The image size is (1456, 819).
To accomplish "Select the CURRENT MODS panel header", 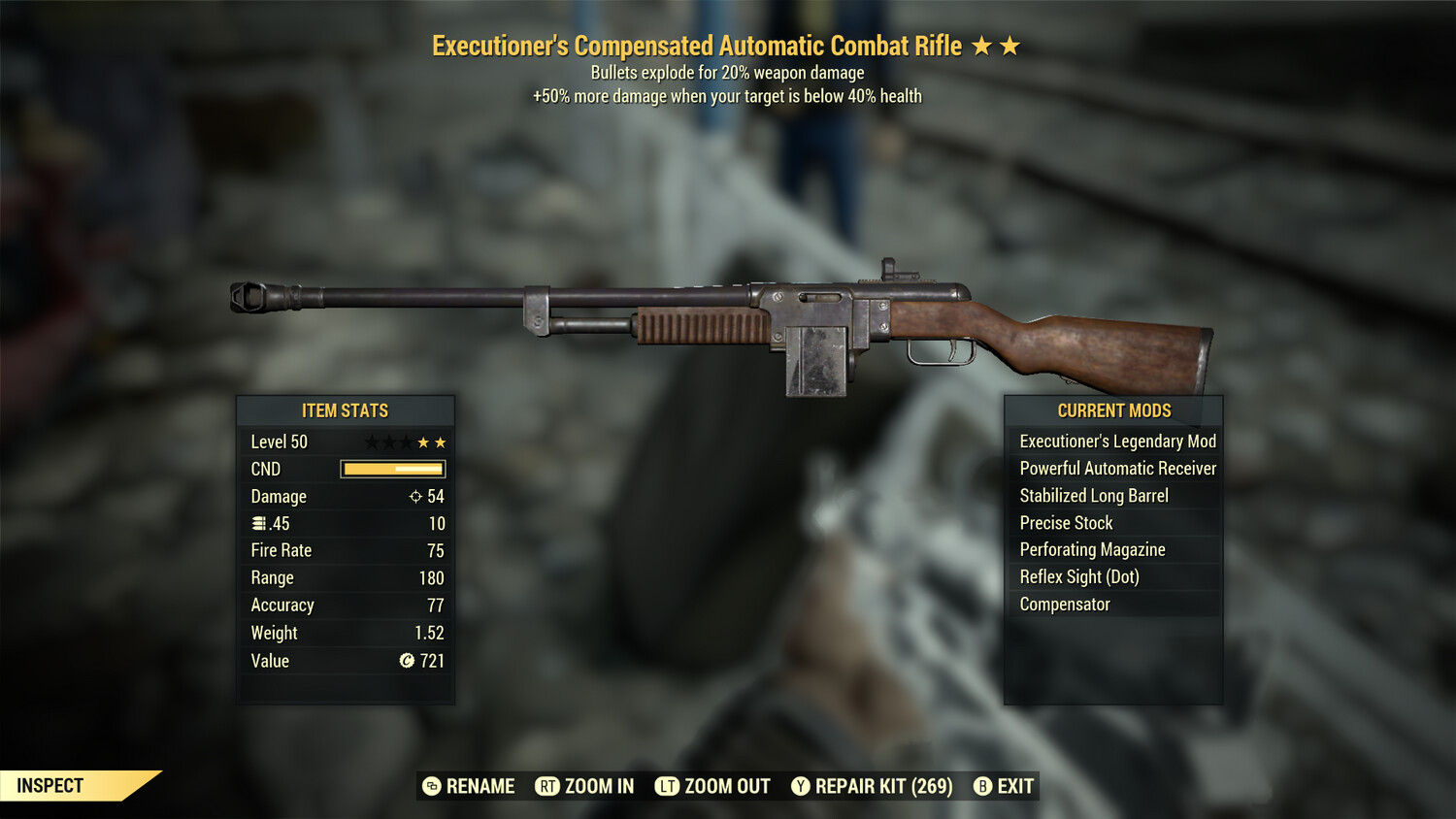I will 1113,410.
